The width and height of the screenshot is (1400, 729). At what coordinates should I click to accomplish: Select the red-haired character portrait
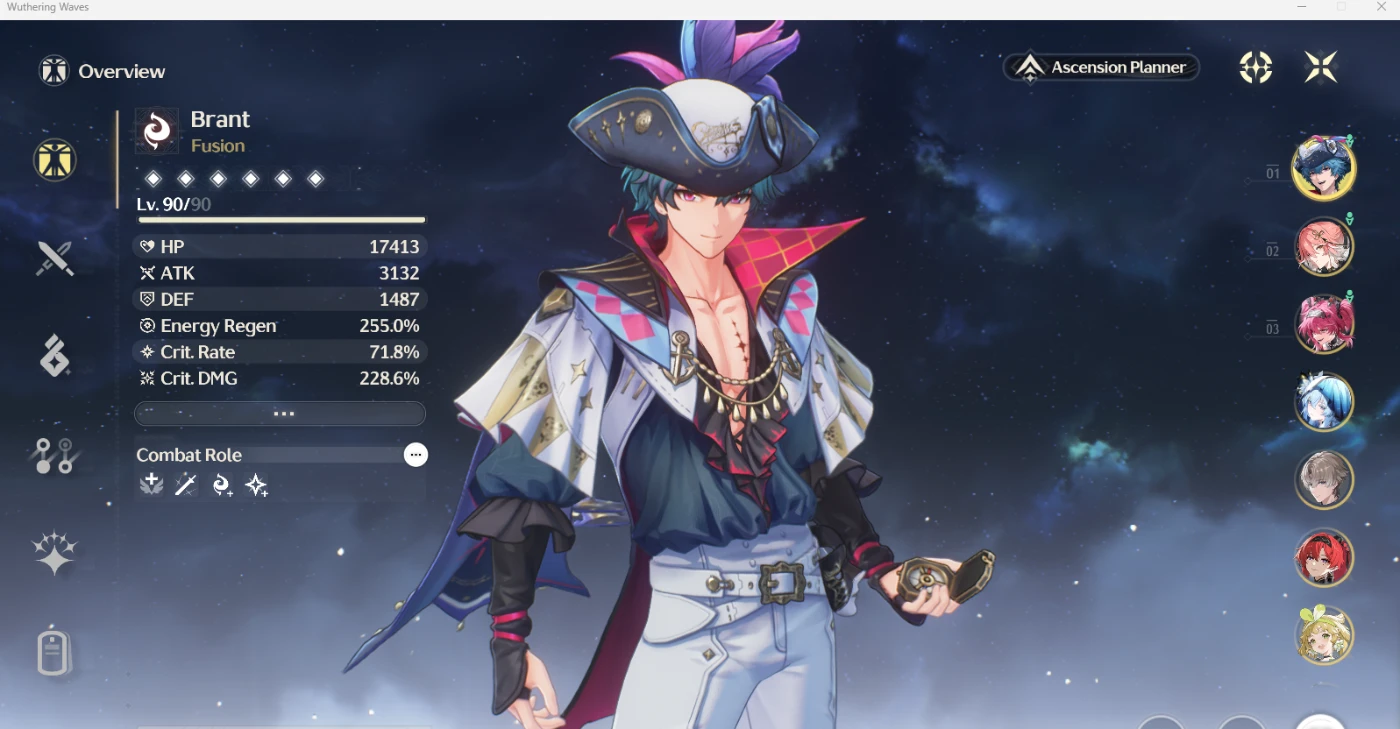point(1324,558)
